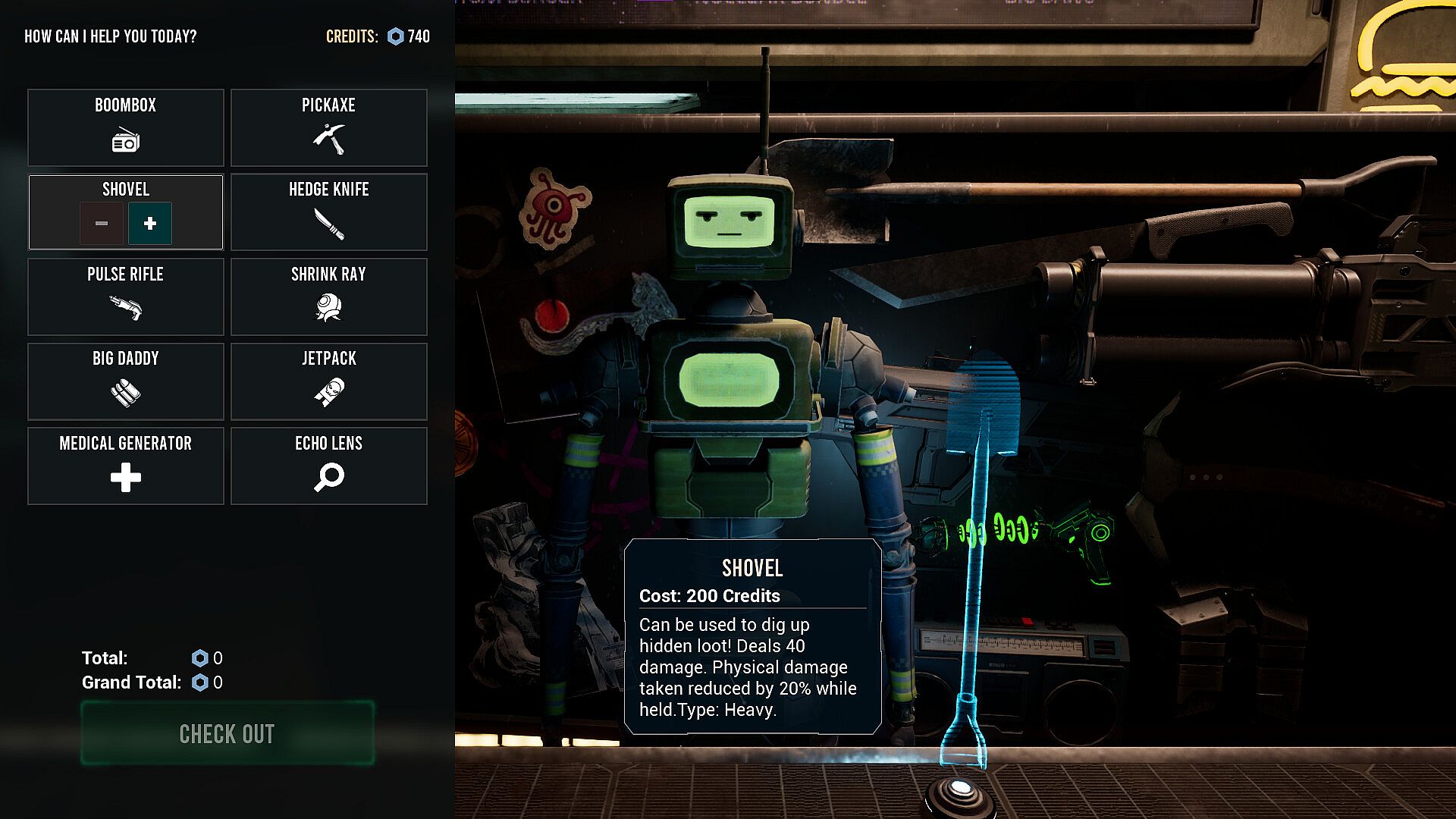Add the Jetpack tile to selection
The height and width of the screenshot is (819, 1456).
[x=328, y=381]
